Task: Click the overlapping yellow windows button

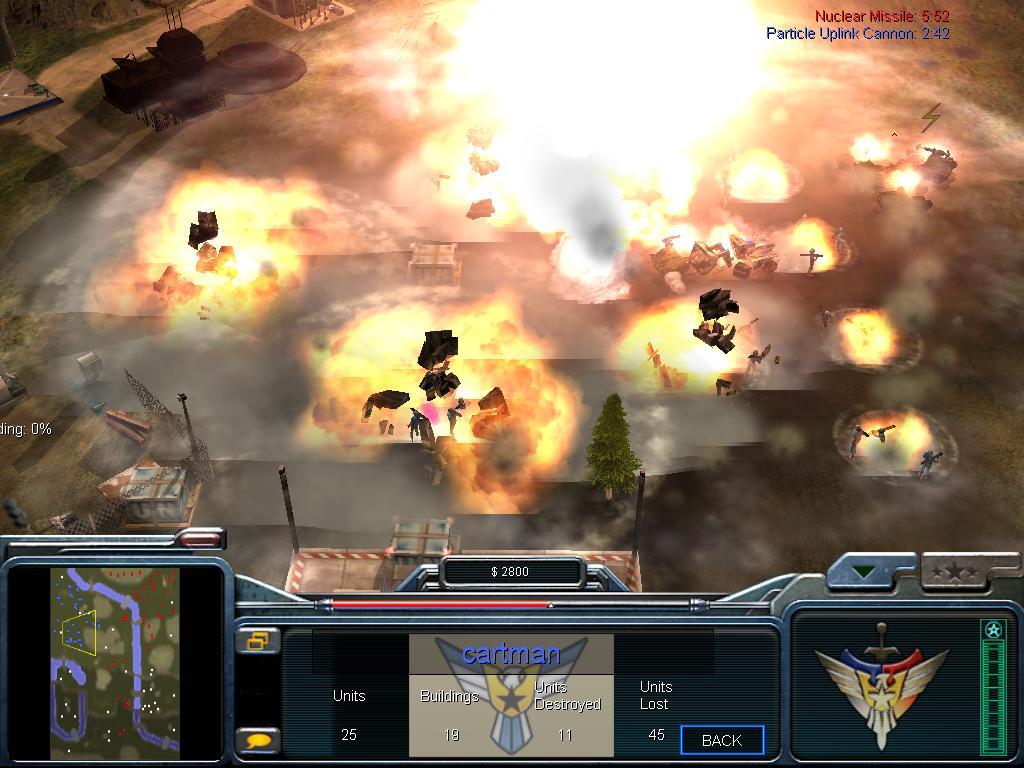Action: (258, 641)
